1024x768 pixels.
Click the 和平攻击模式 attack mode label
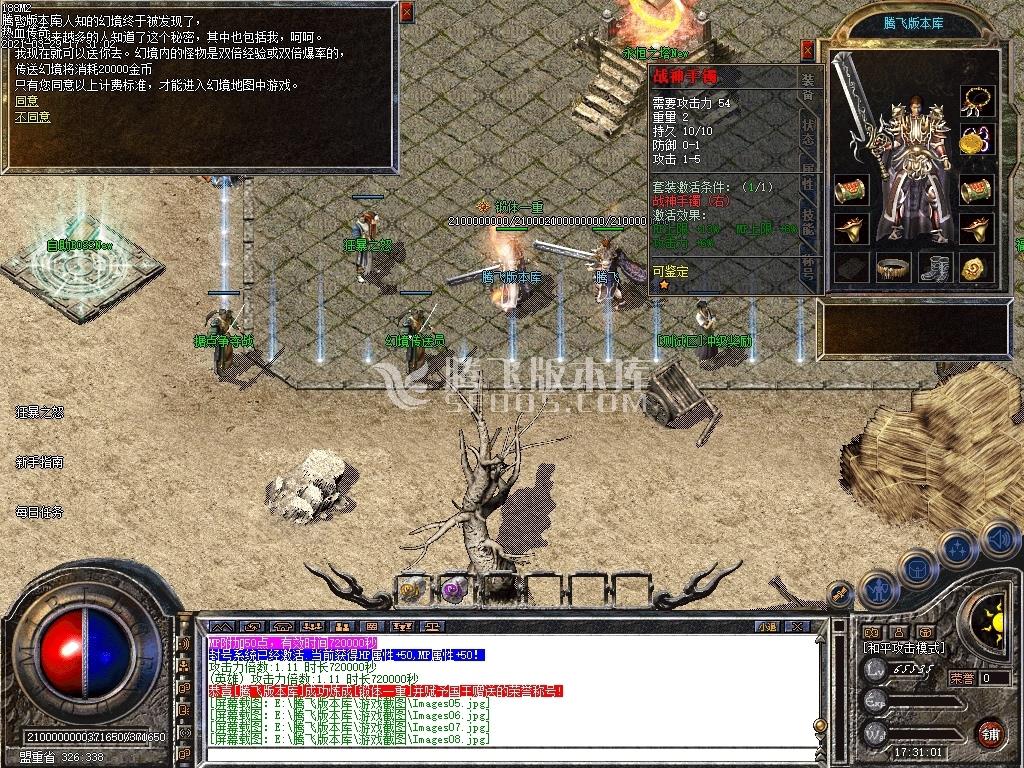(x=903, y=648)
